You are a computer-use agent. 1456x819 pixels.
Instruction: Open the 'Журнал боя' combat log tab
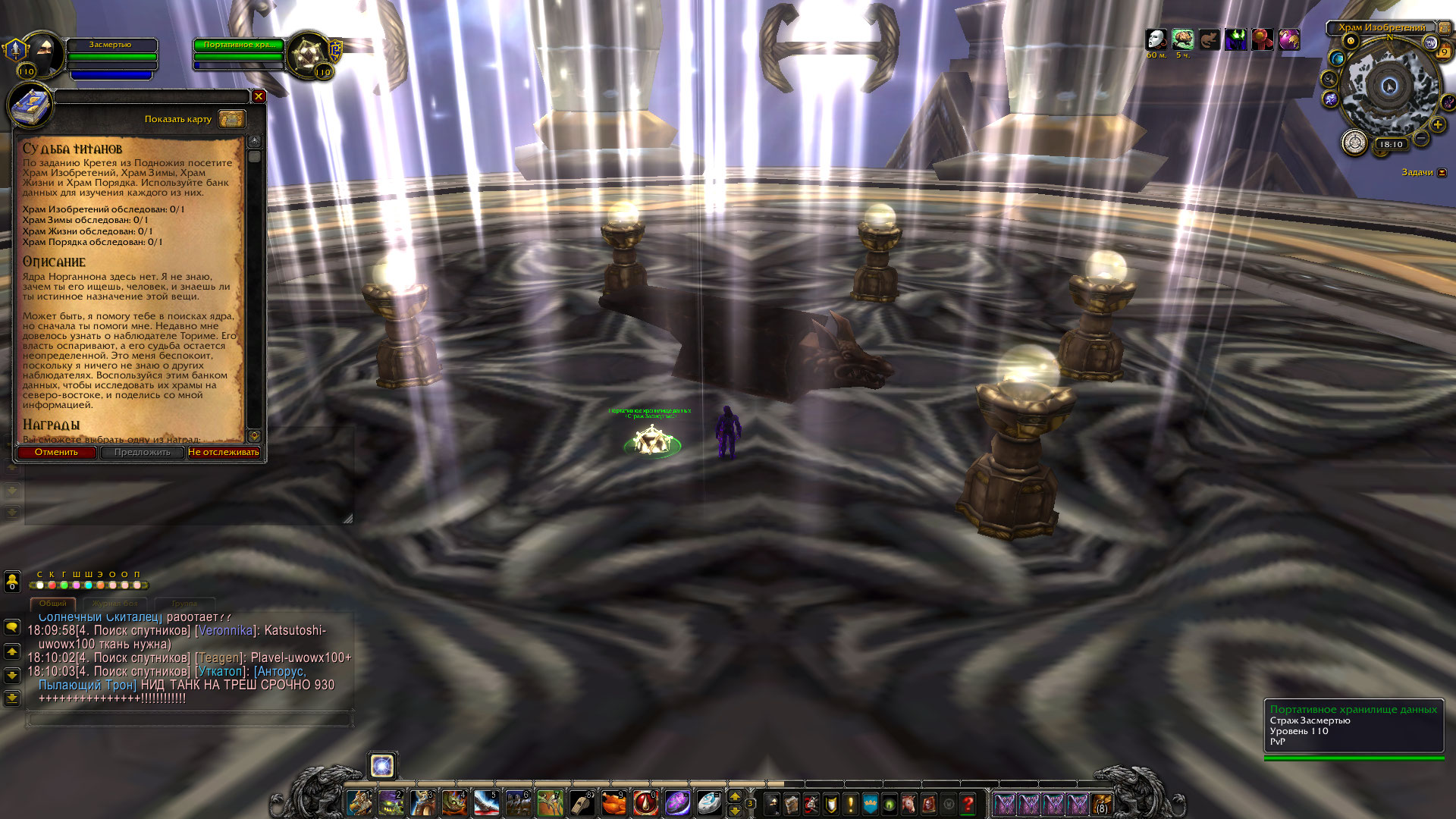click(115, 604)
